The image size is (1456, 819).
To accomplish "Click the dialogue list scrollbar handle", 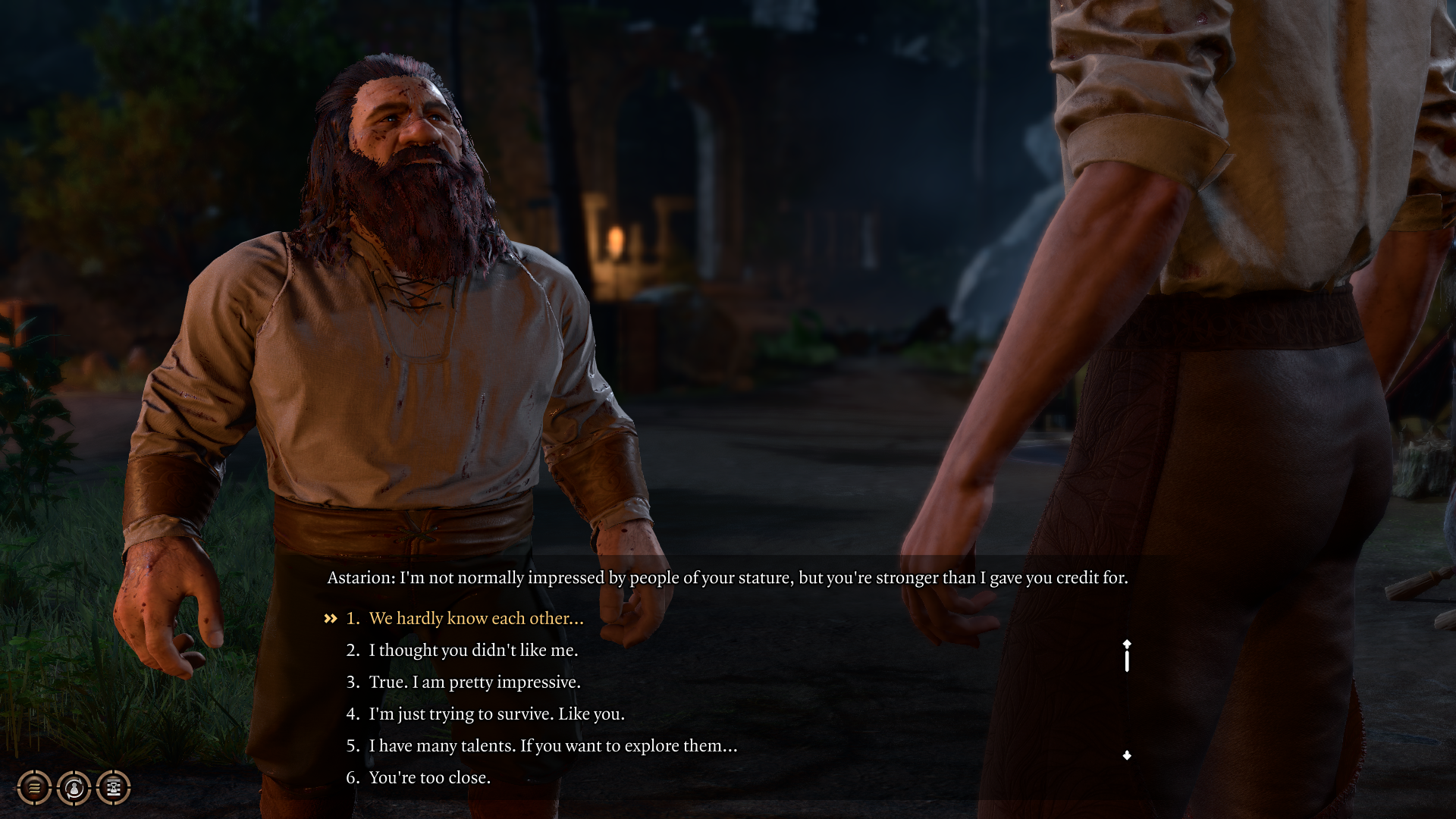I will (x=1127, y=659).
